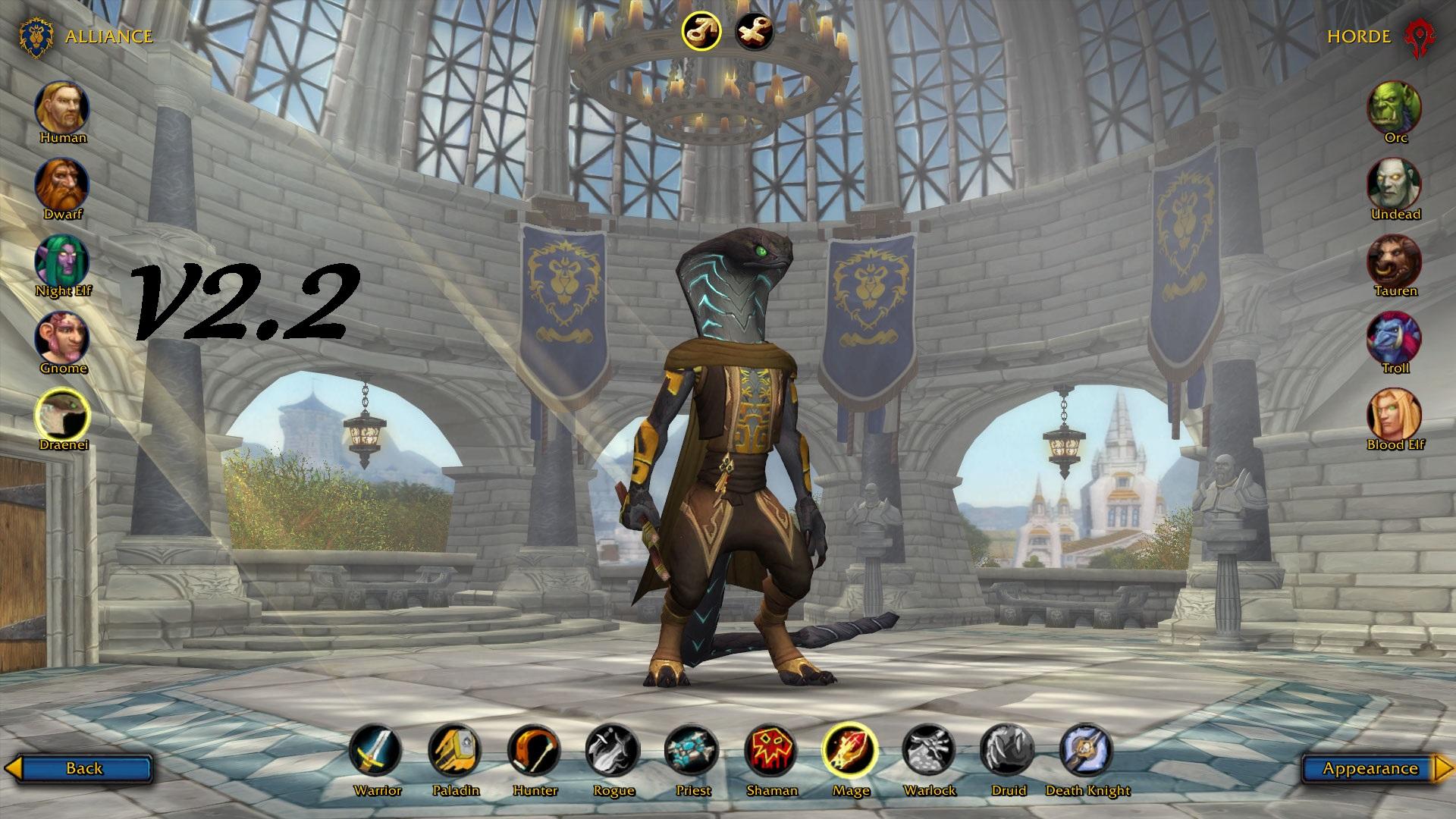This screenshot has height=819, width=1456.
Task: Pick the Death Knight class
Action: (x=1087, y=751)
